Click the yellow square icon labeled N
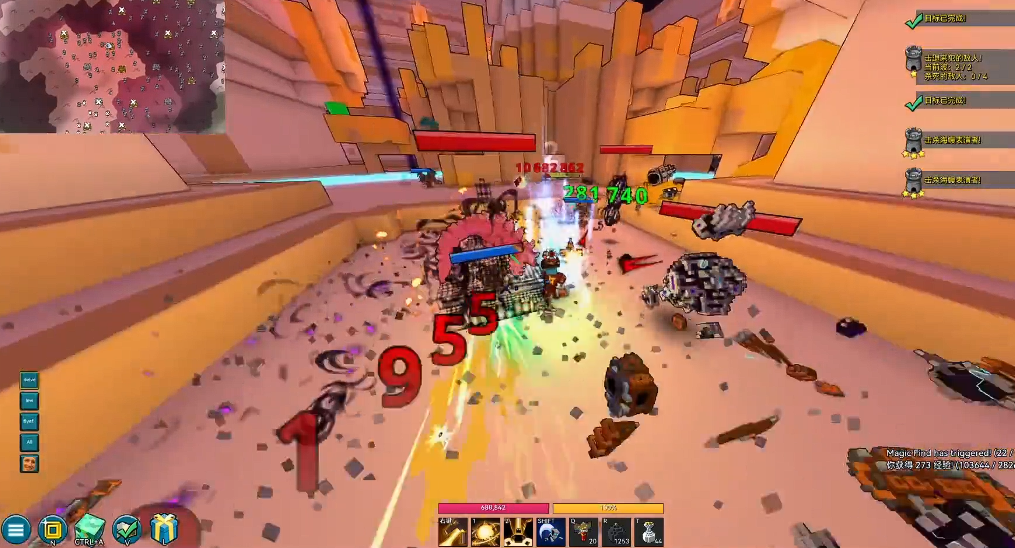This screenshot has height=548, width=1015. (53, 529)
